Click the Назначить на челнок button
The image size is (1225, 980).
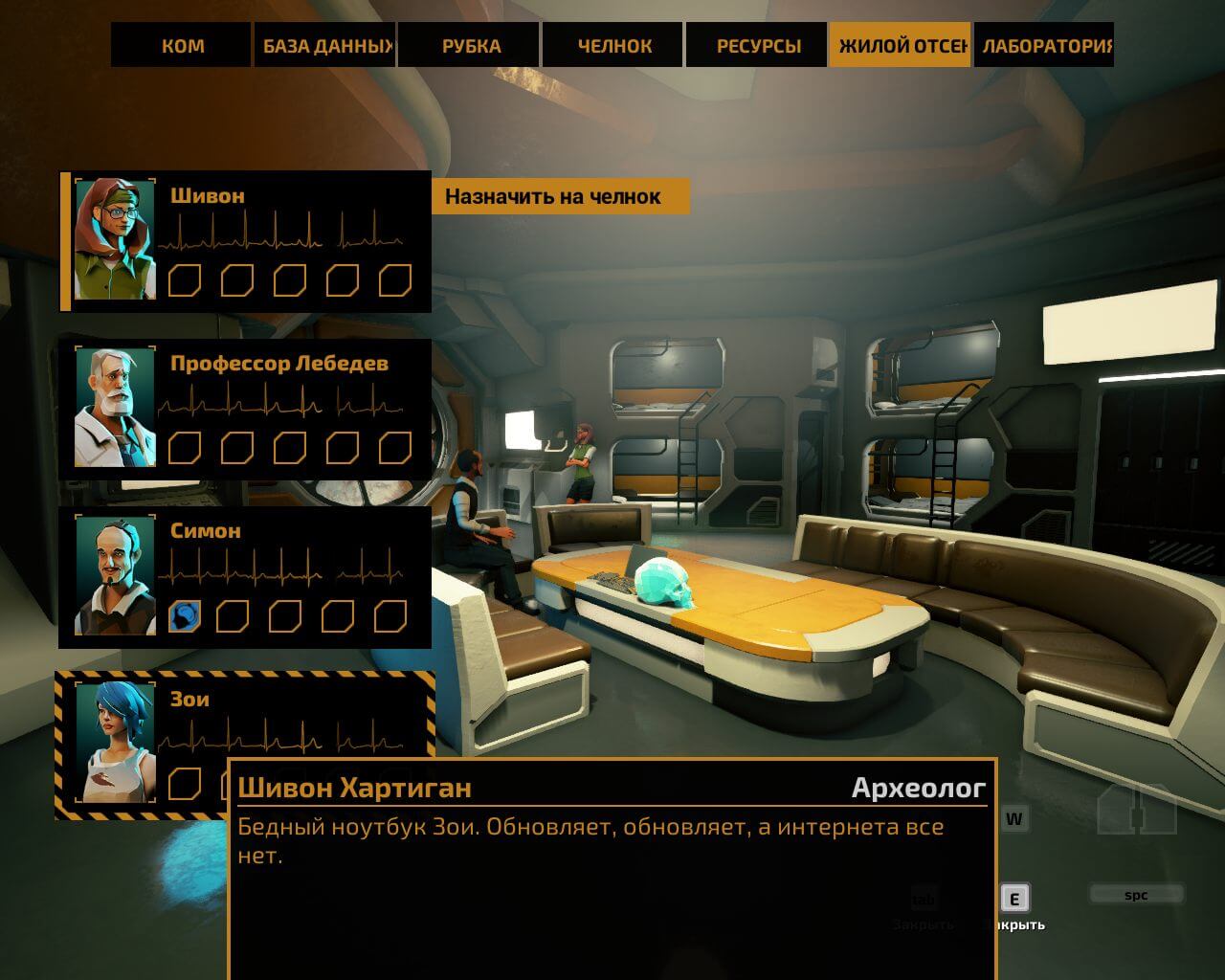click(559, 197)
